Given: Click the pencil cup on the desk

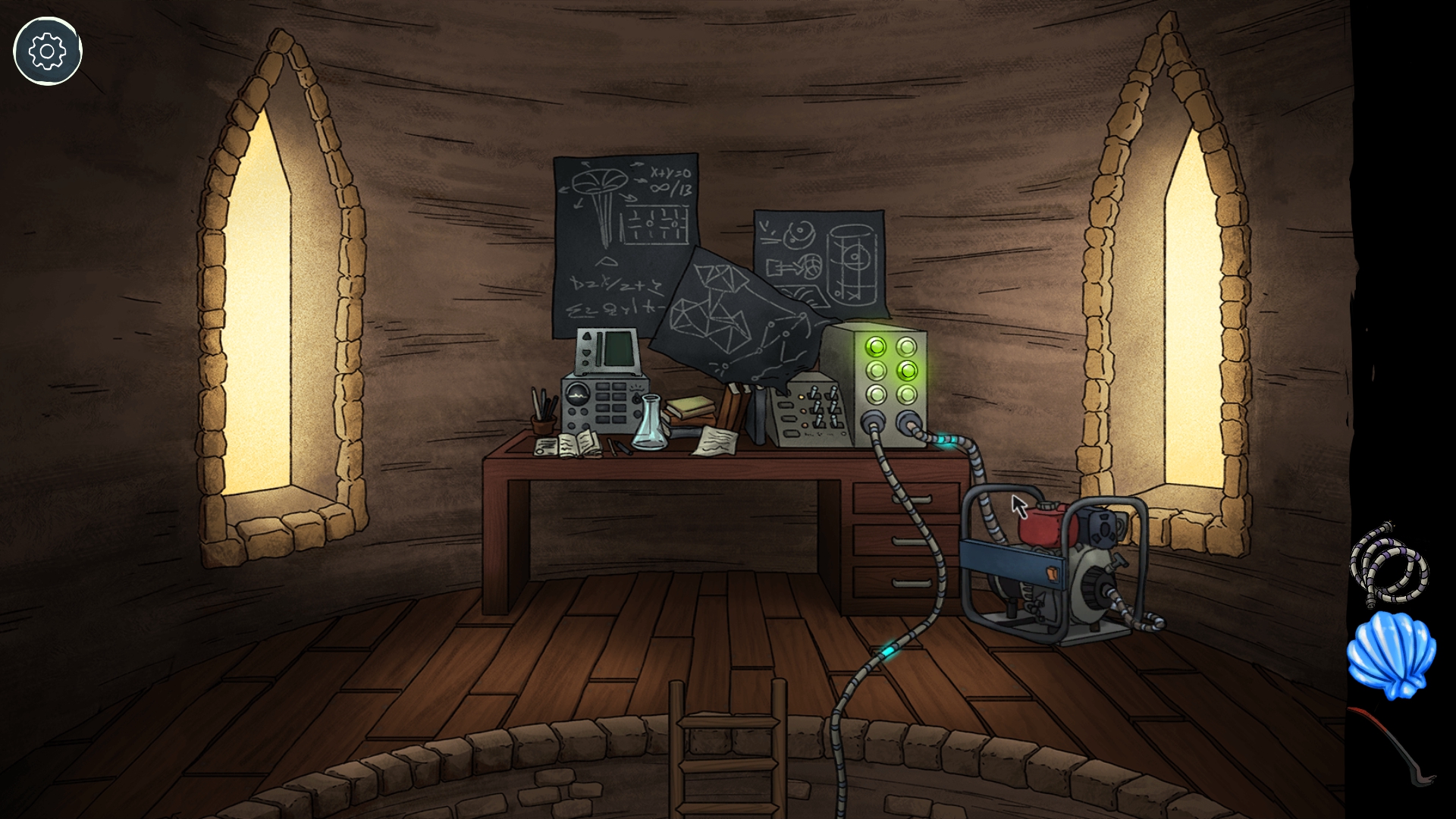Looking at the screenshot, I should [x=543, y=419].
